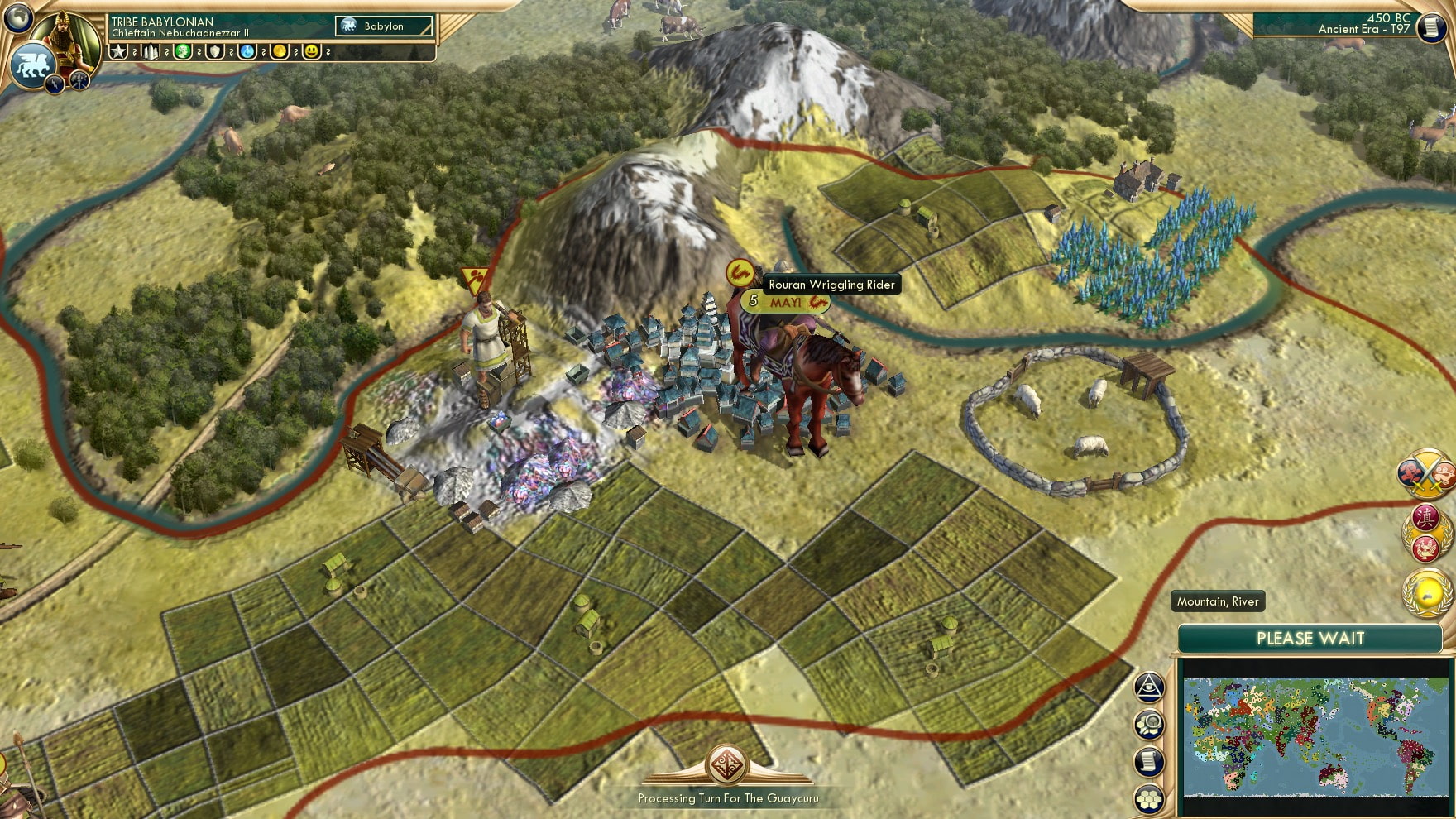Screen dimensions: 1456x819
Task: Open the scroll notification log icon
Action: click(1149, 760)
